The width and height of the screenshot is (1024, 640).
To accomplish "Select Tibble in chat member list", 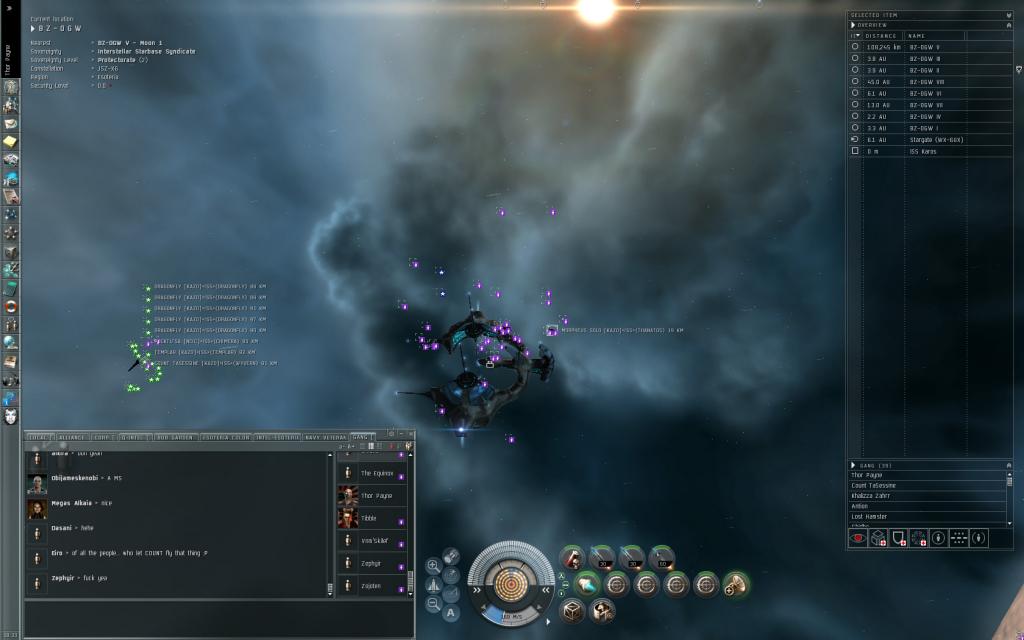I will (370, 518).
